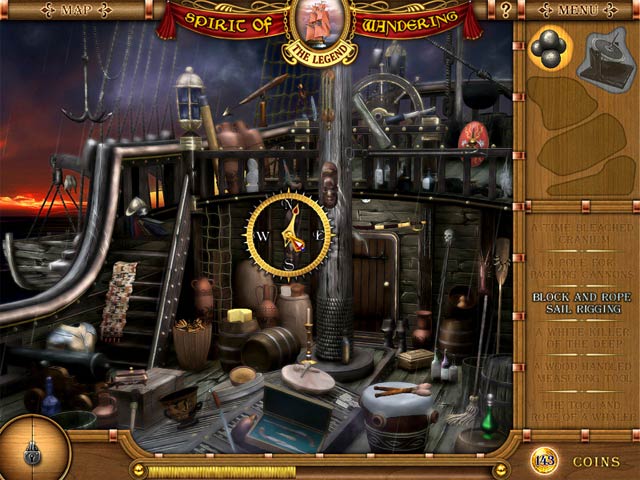Pick the 'A White Killer of the Deep' clue

577,339
